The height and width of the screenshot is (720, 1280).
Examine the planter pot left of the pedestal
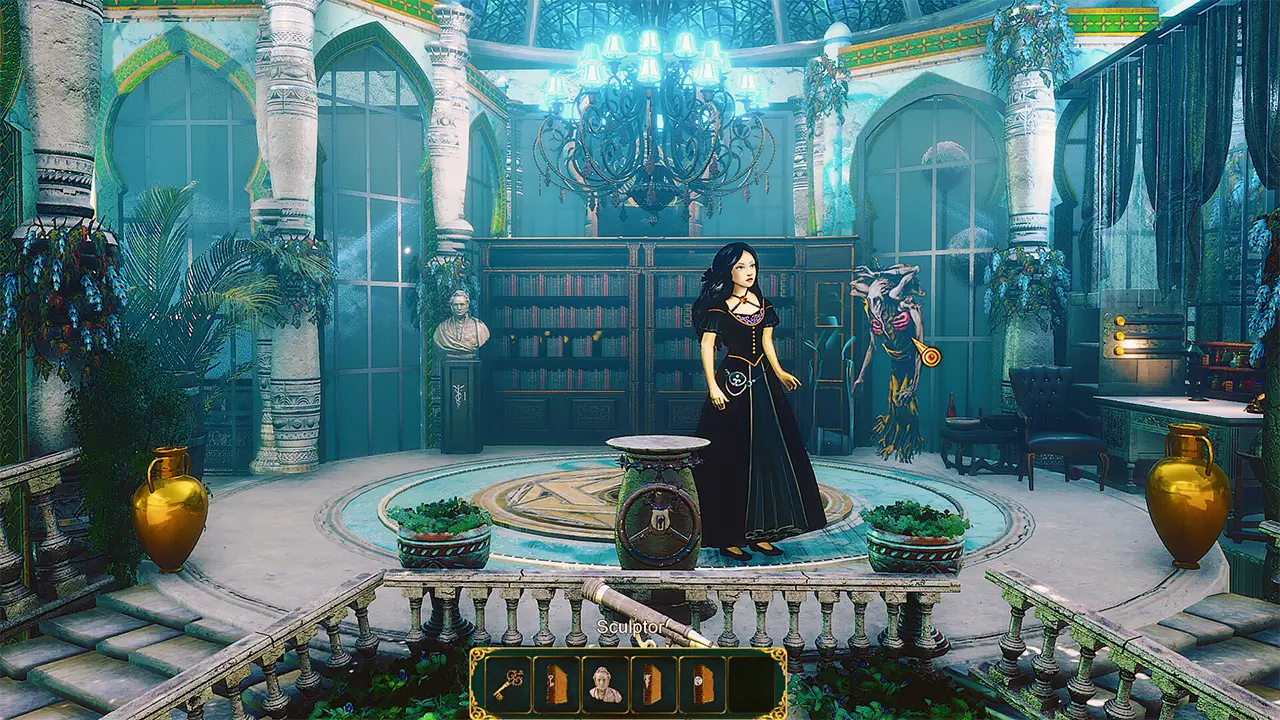click(440, 528)
